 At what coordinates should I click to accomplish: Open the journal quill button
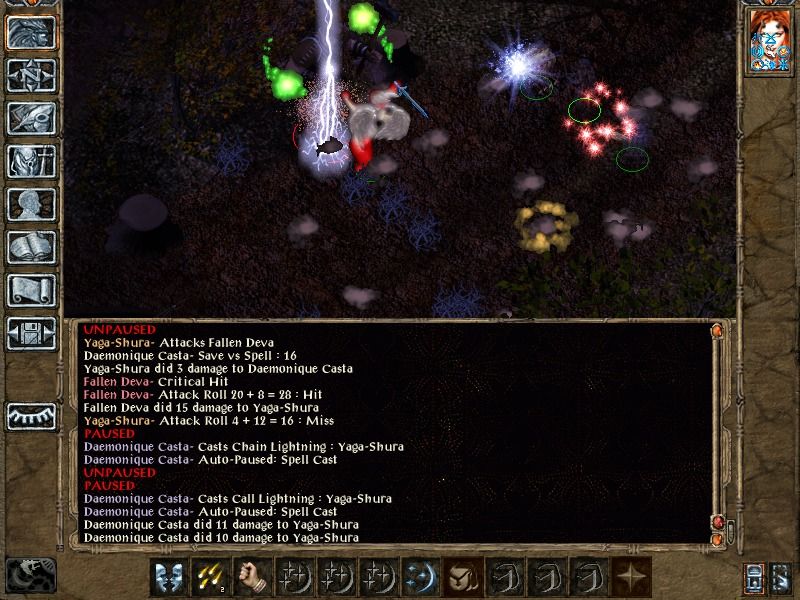31,118
